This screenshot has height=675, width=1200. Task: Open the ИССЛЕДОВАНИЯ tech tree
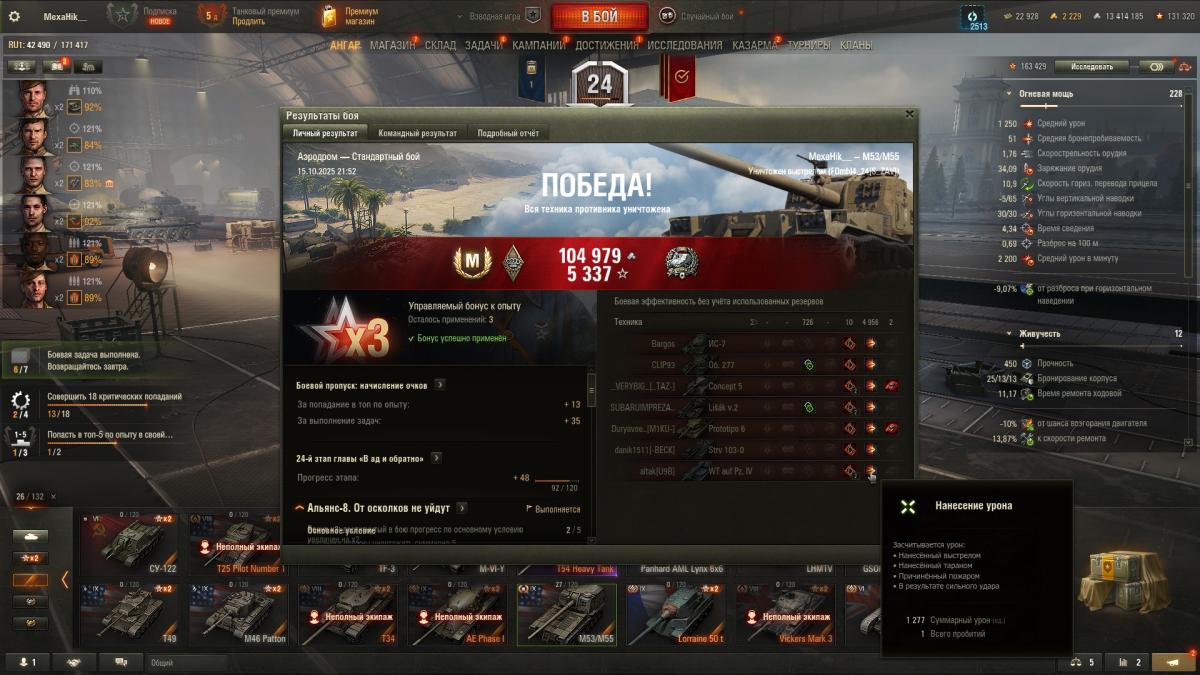[x=684, y=45]
